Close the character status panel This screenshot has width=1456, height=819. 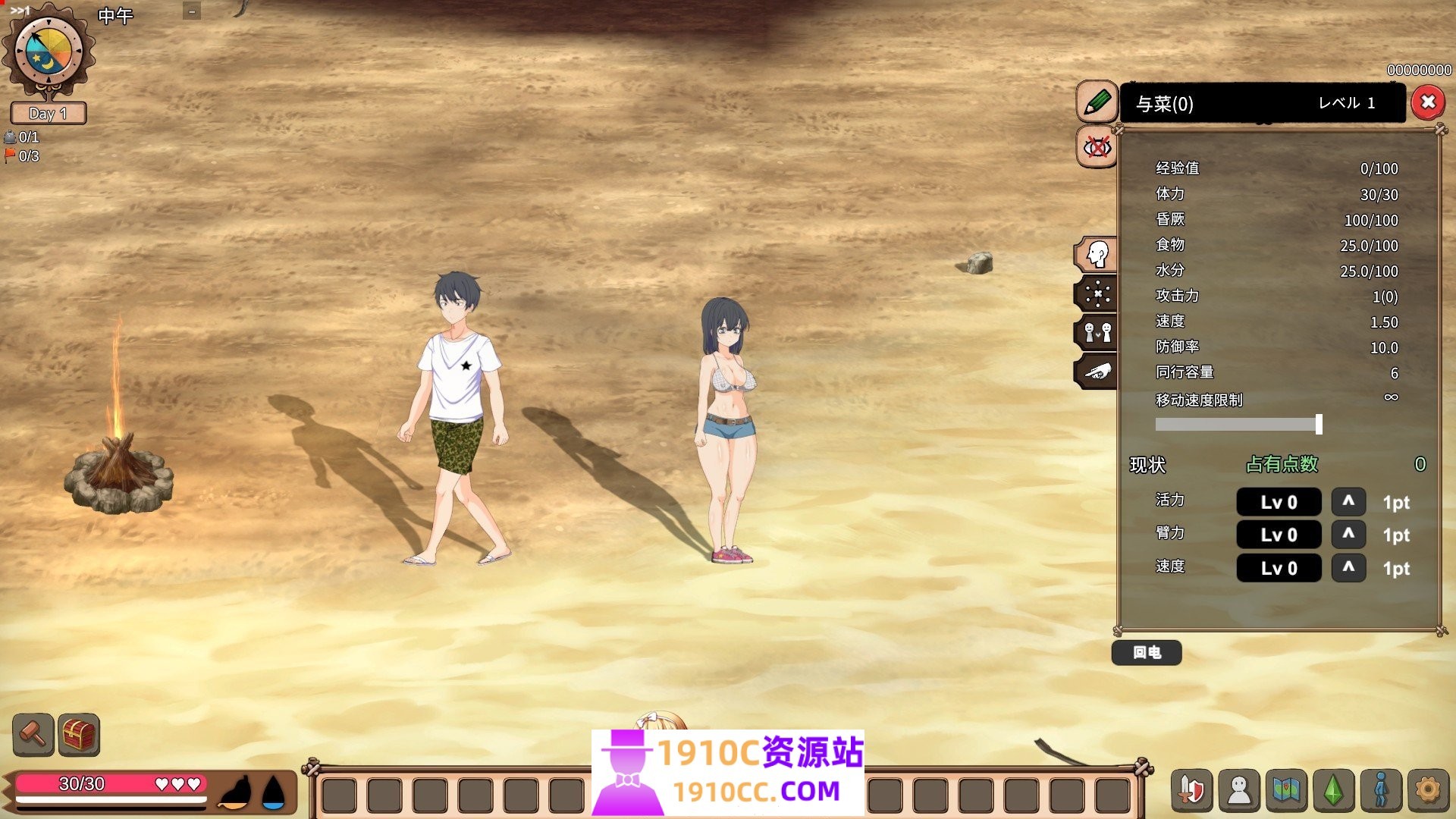[x=1427, y=102]
